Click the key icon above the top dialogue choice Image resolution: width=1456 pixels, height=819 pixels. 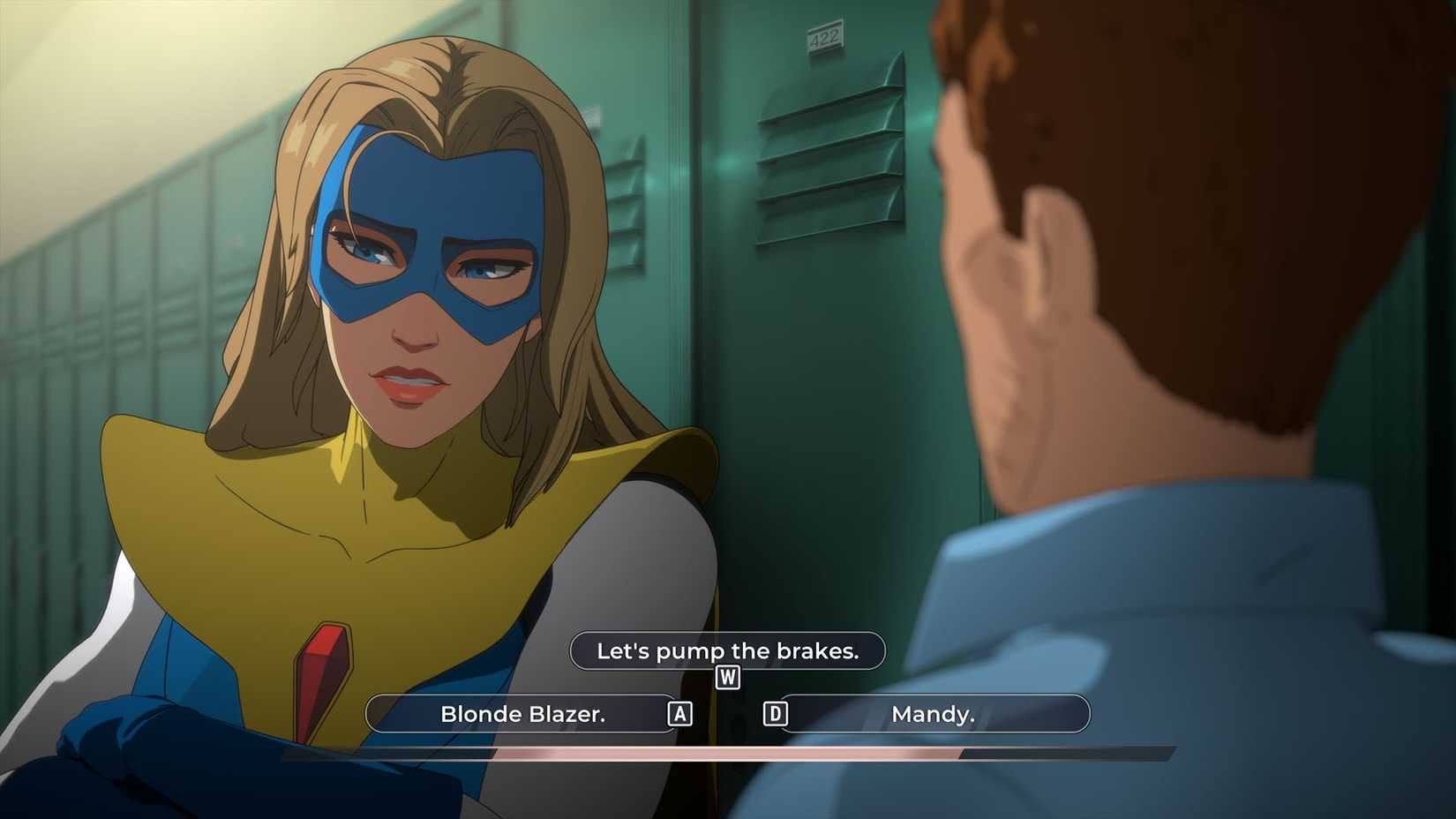(727, 679)
